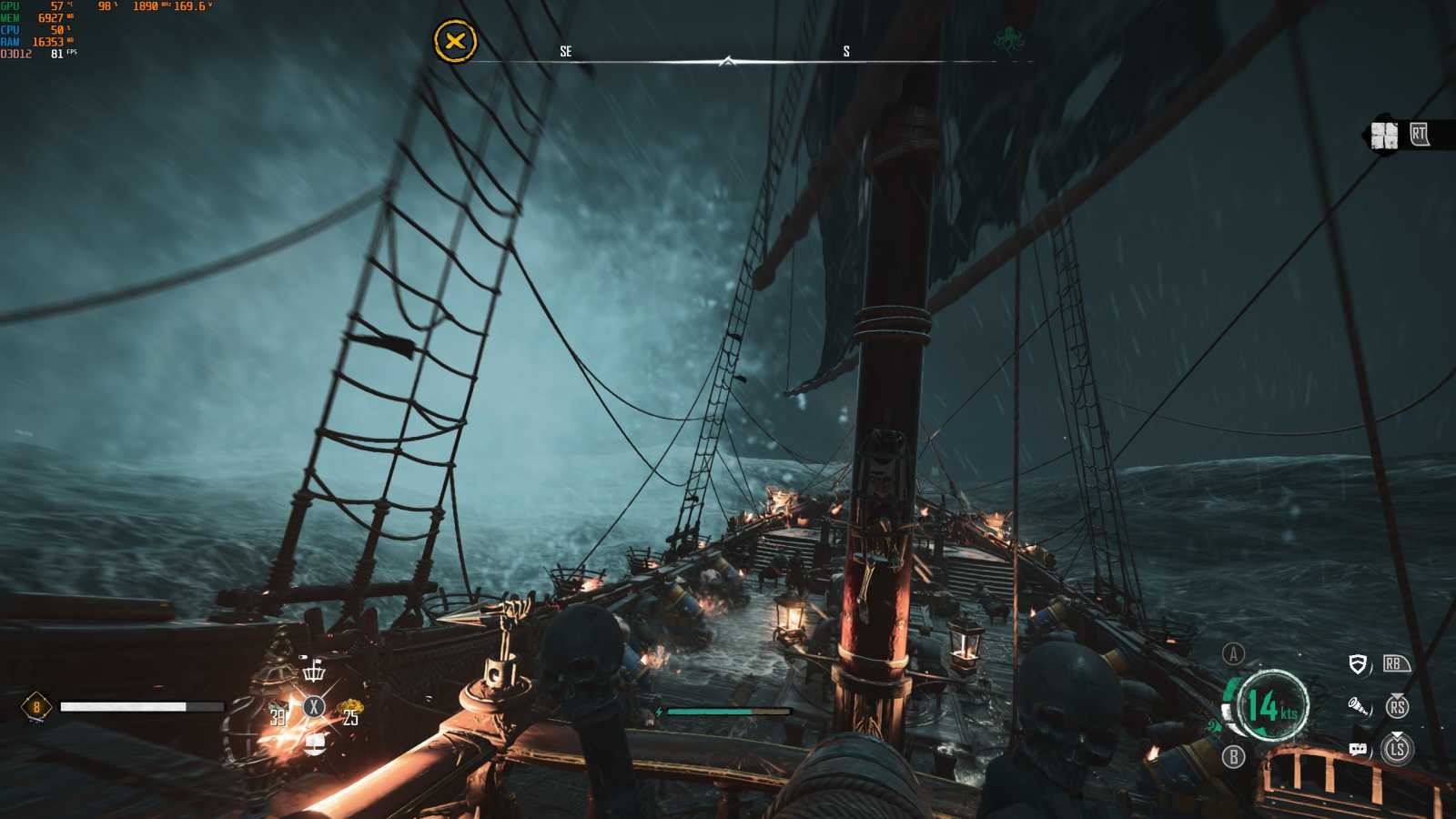Image resolution: width=1456 pixels, height=819 pixels.
Task: Choose the bottom quick-wheel item icon
Action: tap(314, 743)
